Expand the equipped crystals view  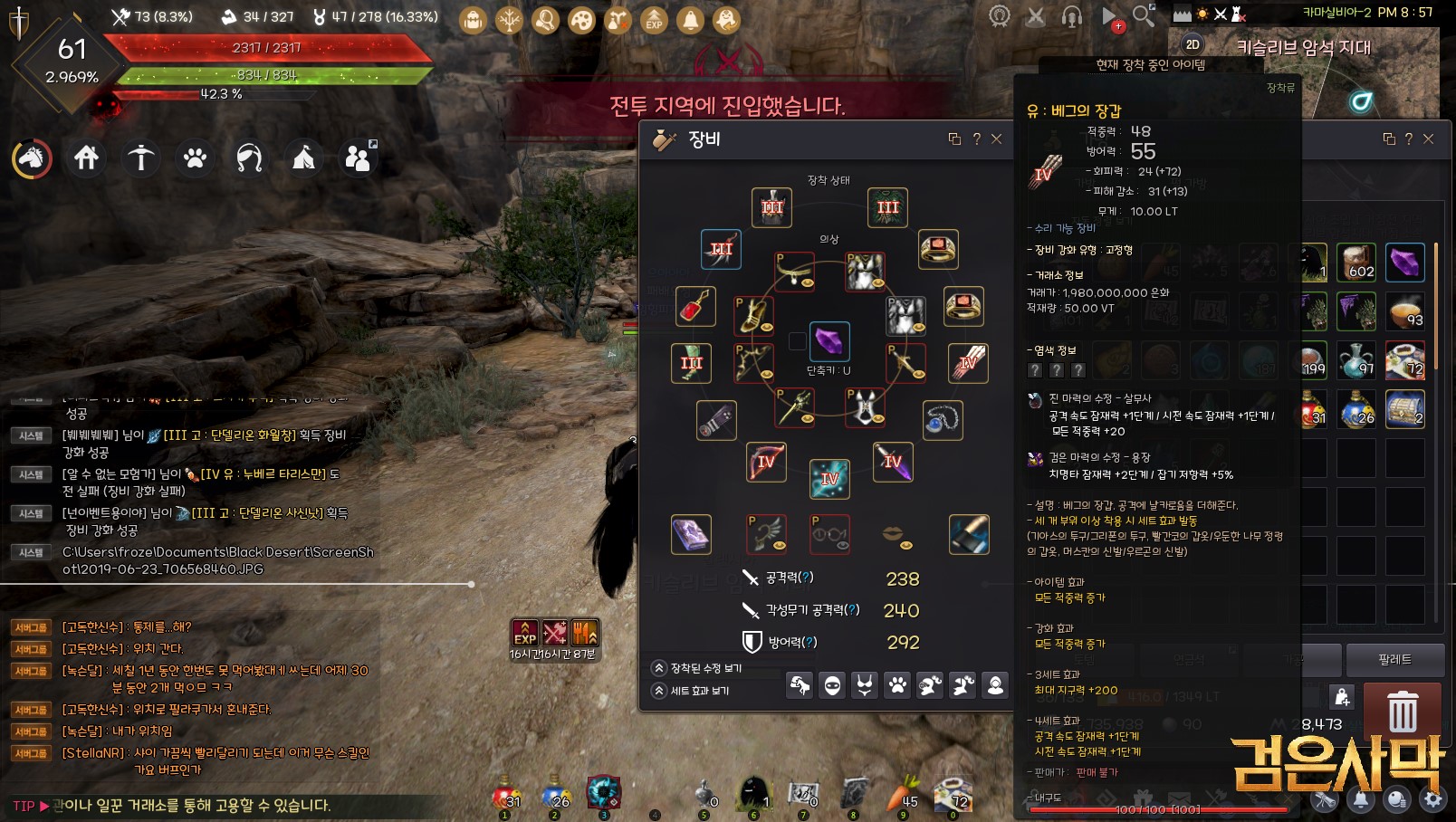pos(659,668)
